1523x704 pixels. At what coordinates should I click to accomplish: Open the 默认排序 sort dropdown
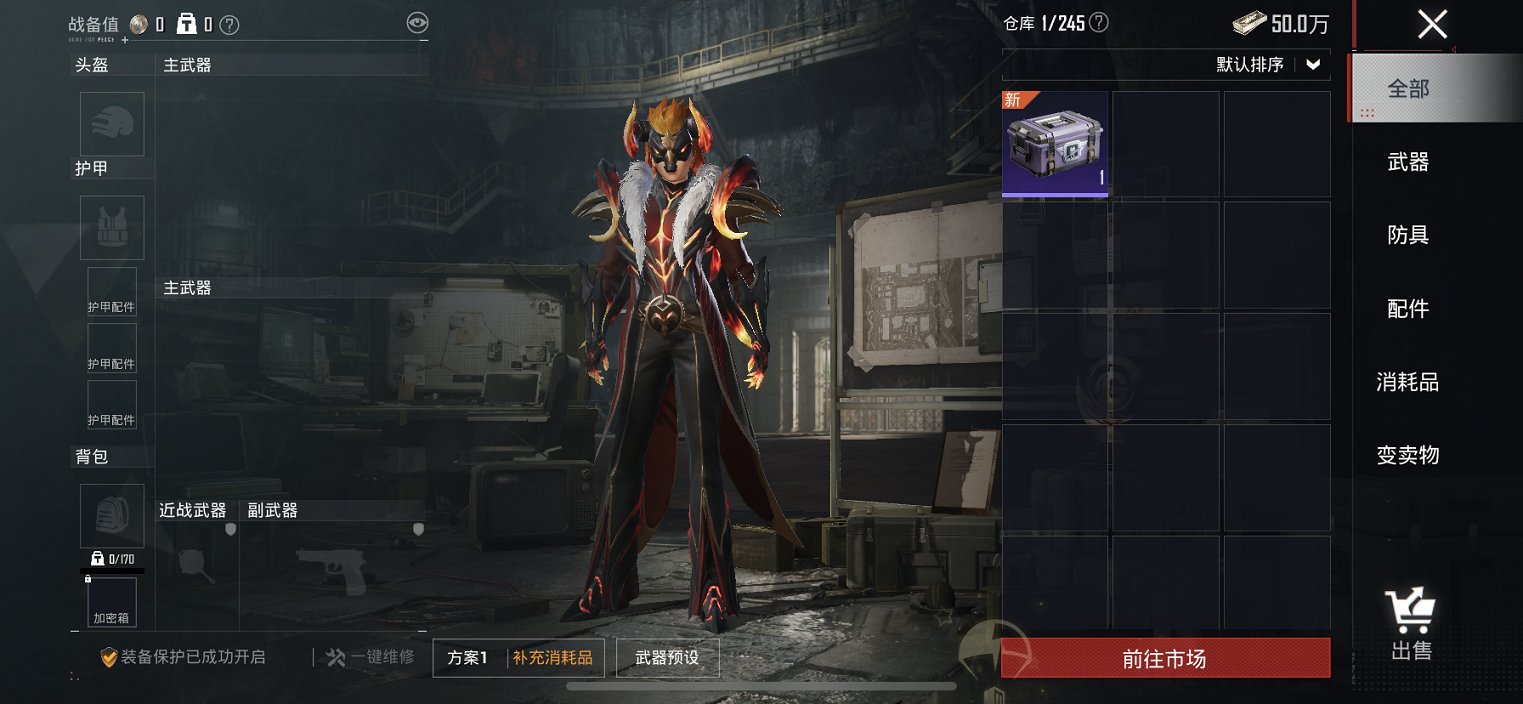1269,65
